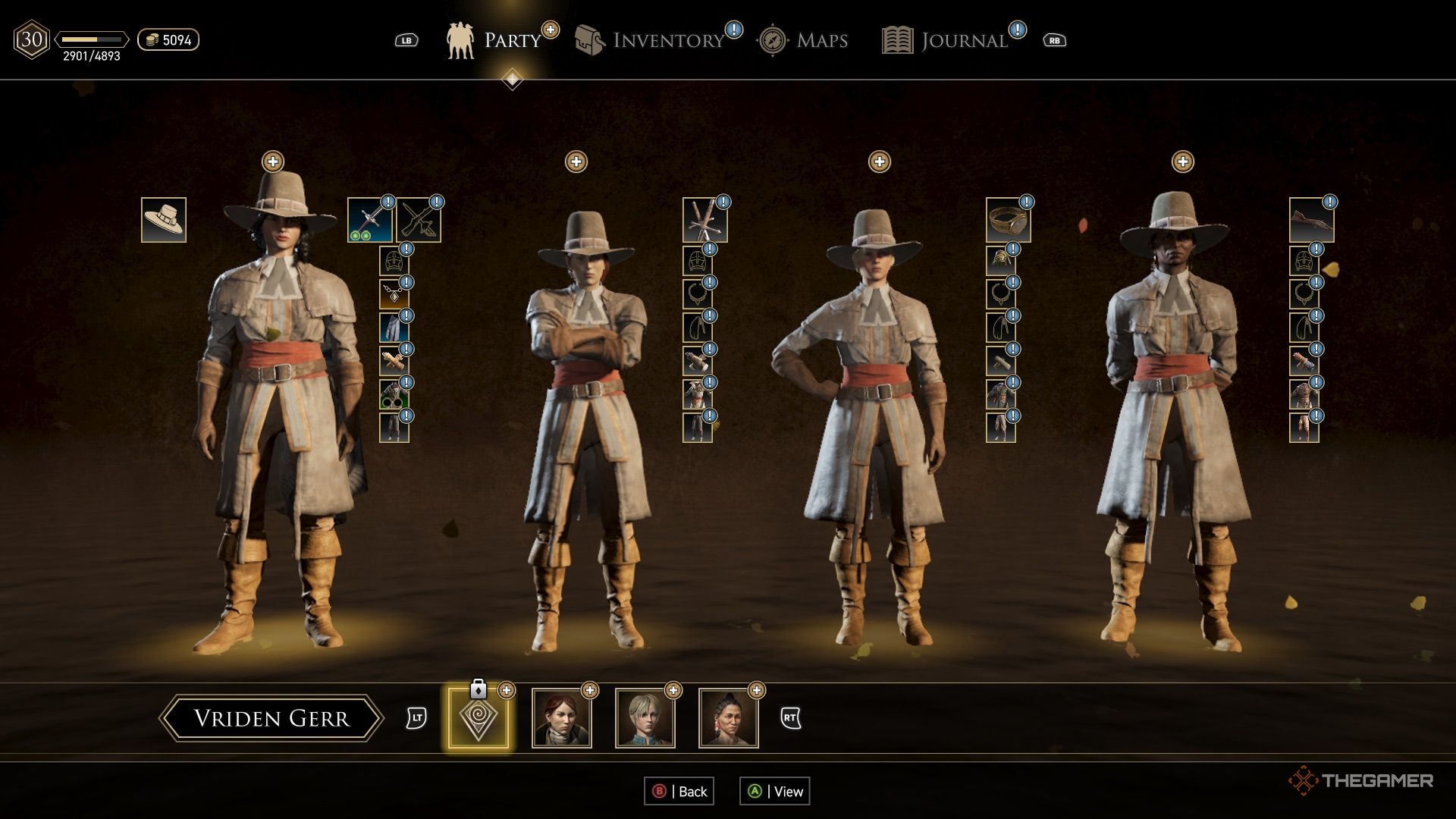
Task: Pick the braided-hair companion portrait
Action: (x=729, y=718)
